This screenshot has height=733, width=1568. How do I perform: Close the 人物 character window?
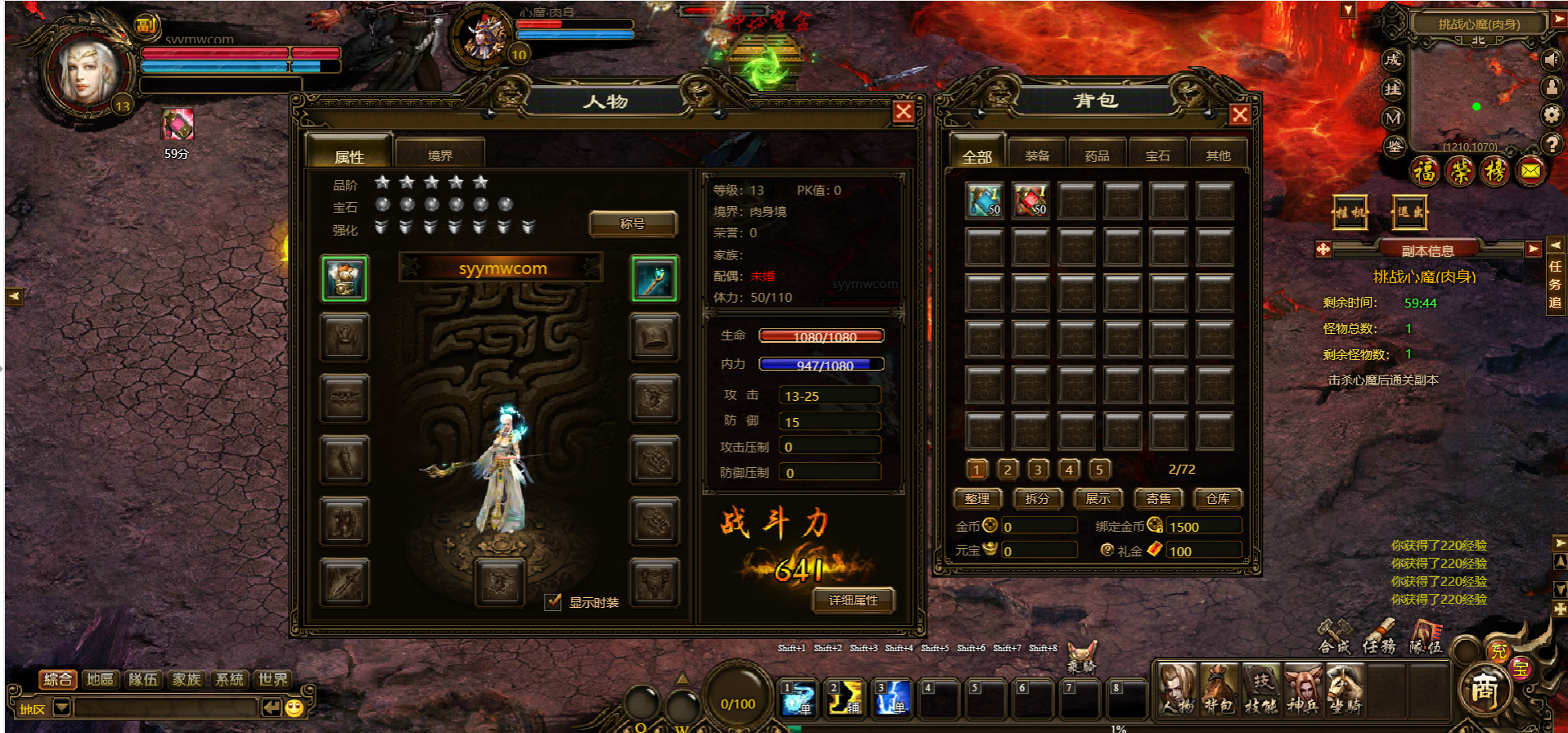click(903, 112)
